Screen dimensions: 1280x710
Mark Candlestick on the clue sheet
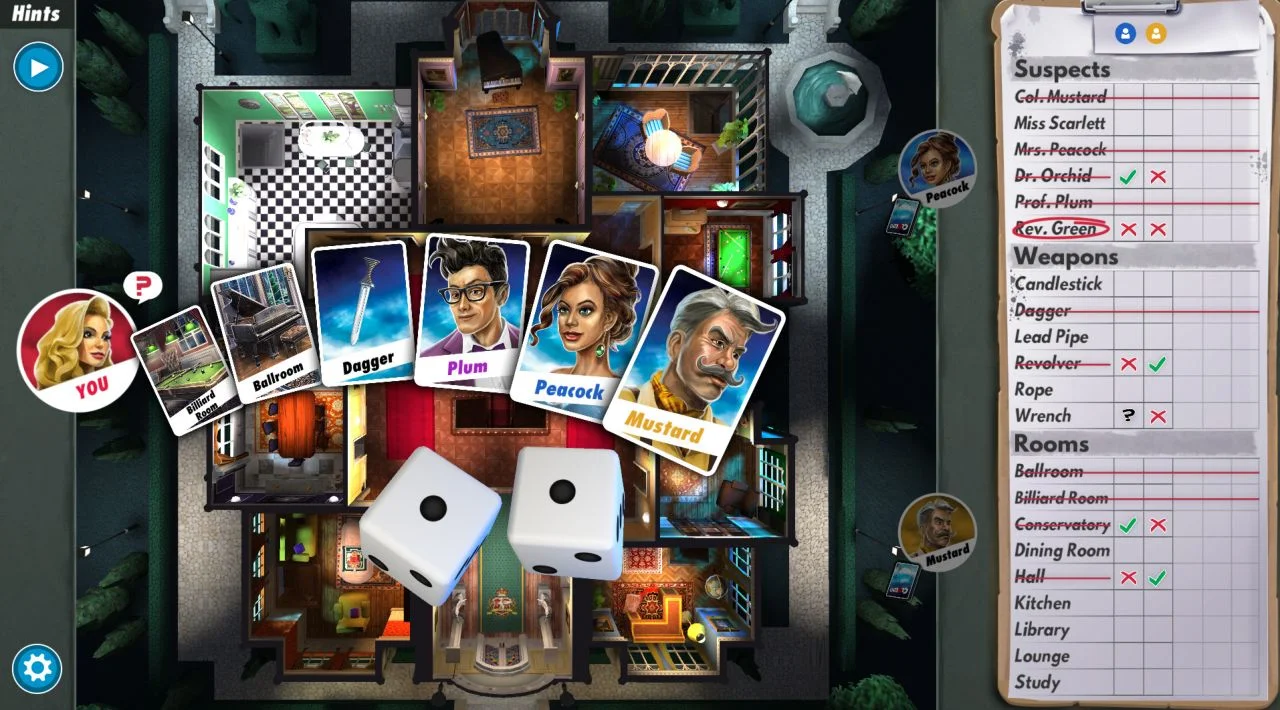[x=1058, y=284]
